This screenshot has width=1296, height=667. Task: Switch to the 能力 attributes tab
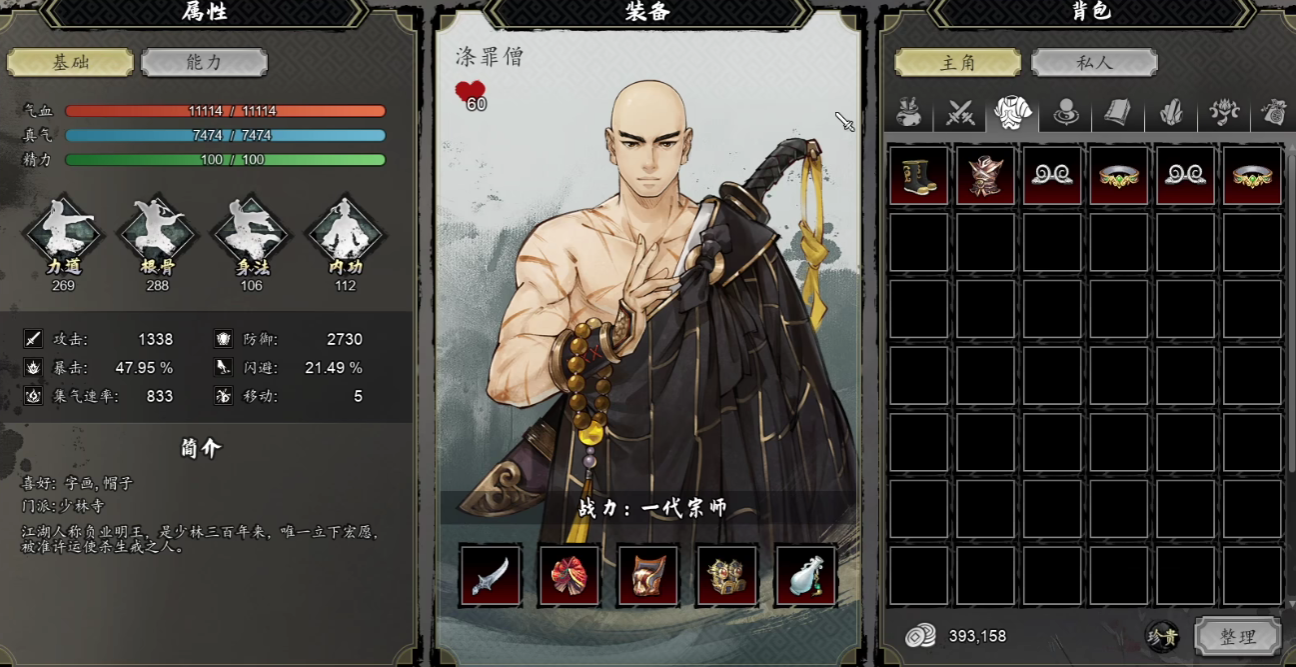pyautogui.click(x=204, y=62)
